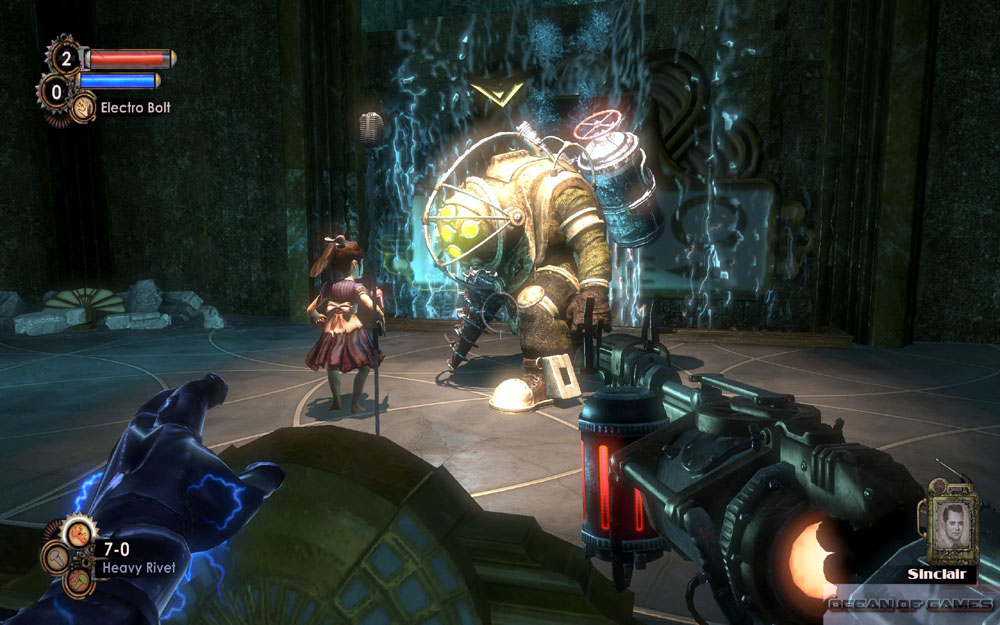
Task: Select the Electro Bolt plasmid icon
Action: 84,105
